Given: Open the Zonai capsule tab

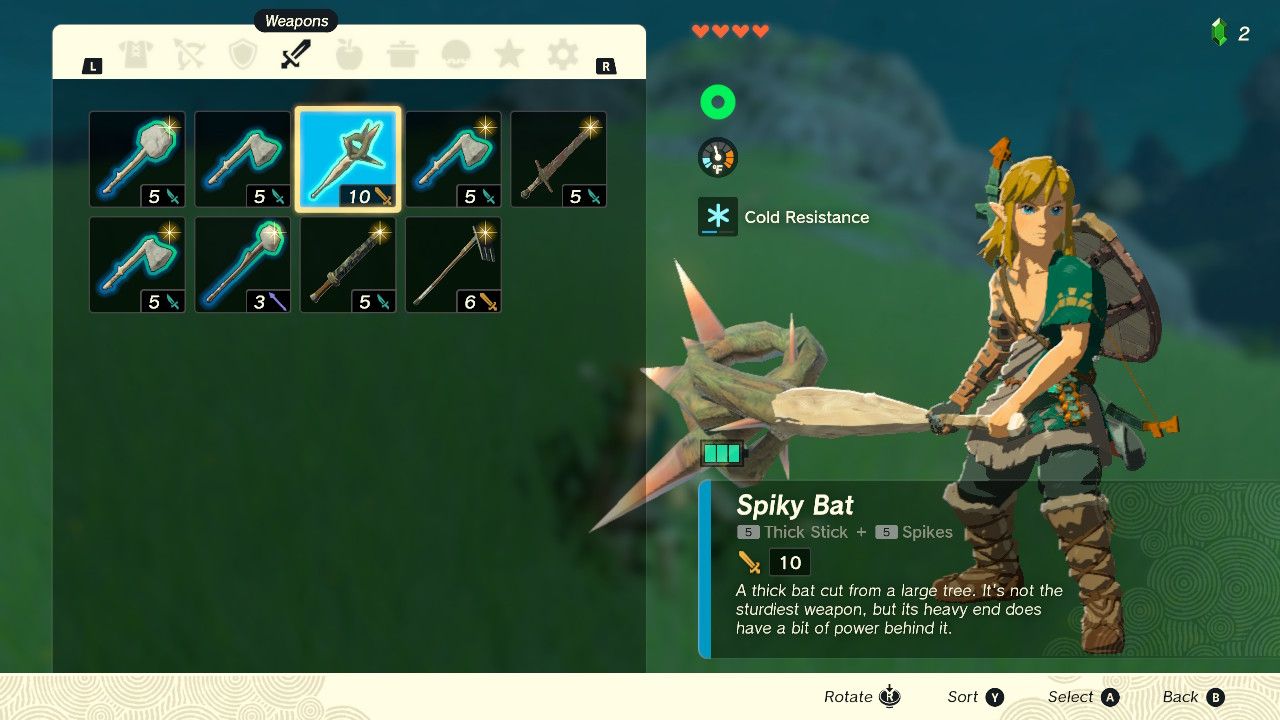Looking at the screenshot, I should (456, 55).
